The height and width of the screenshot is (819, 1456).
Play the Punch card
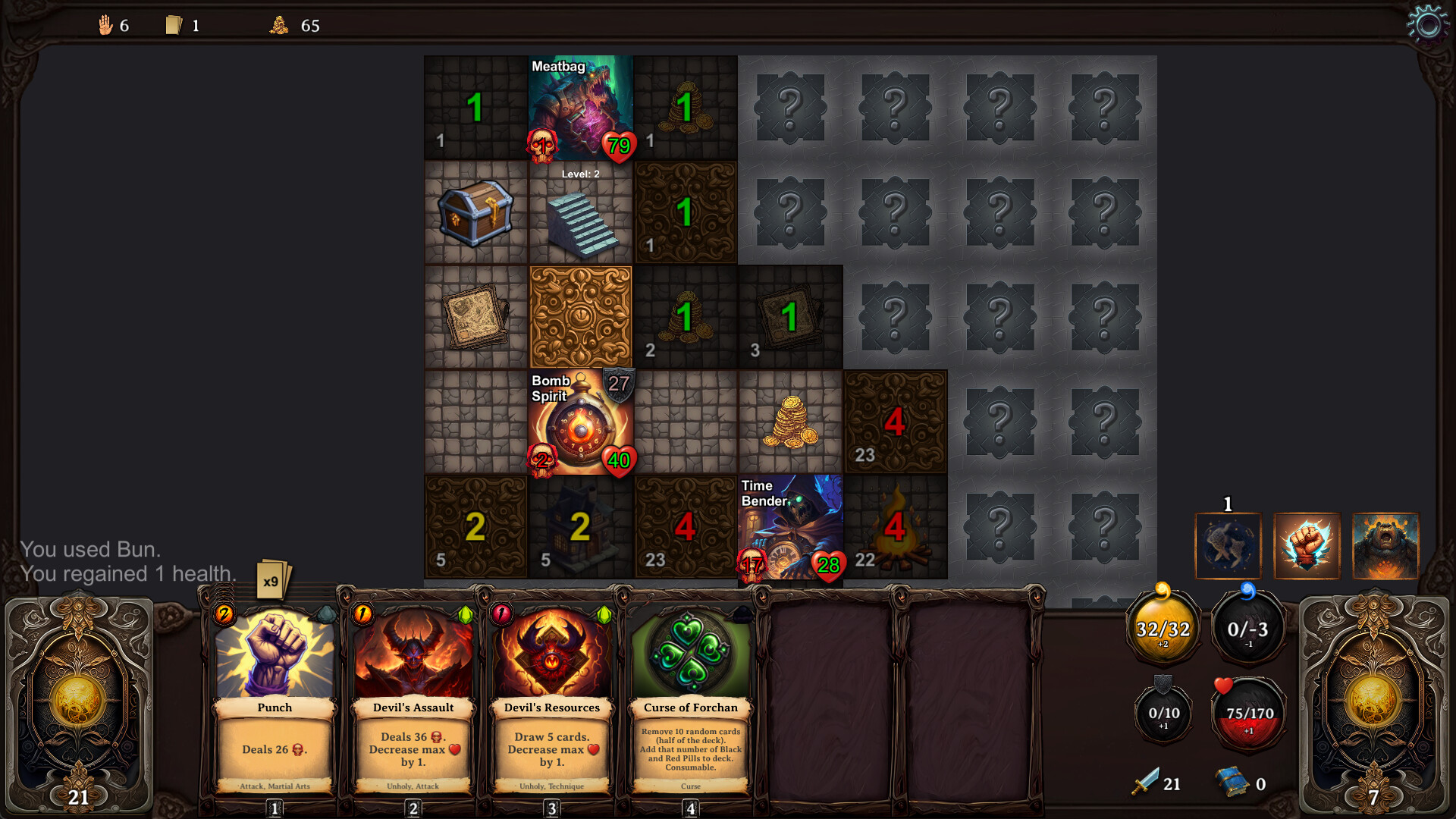pos(275,698)
